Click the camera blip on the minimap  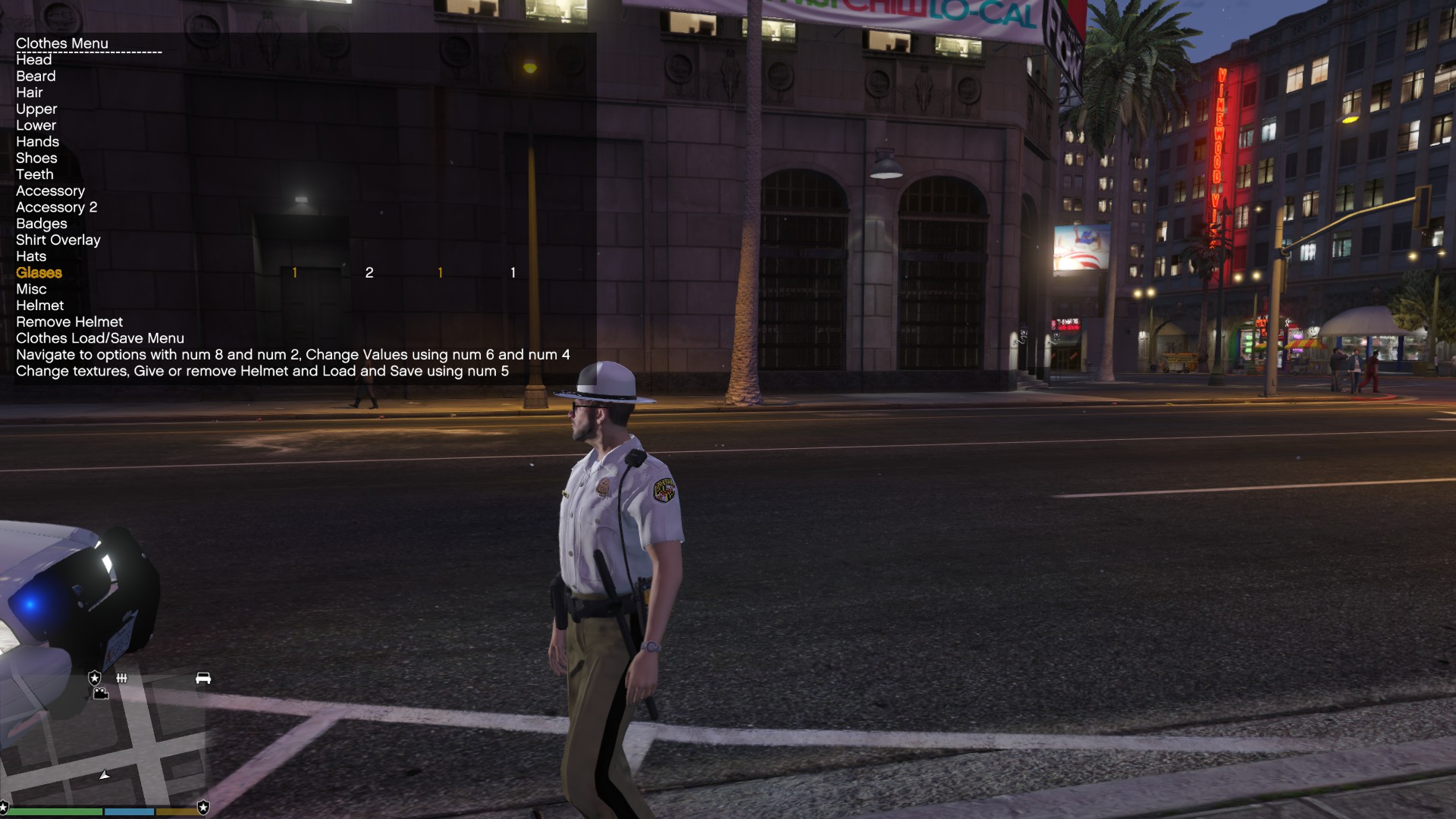(101, 693)
